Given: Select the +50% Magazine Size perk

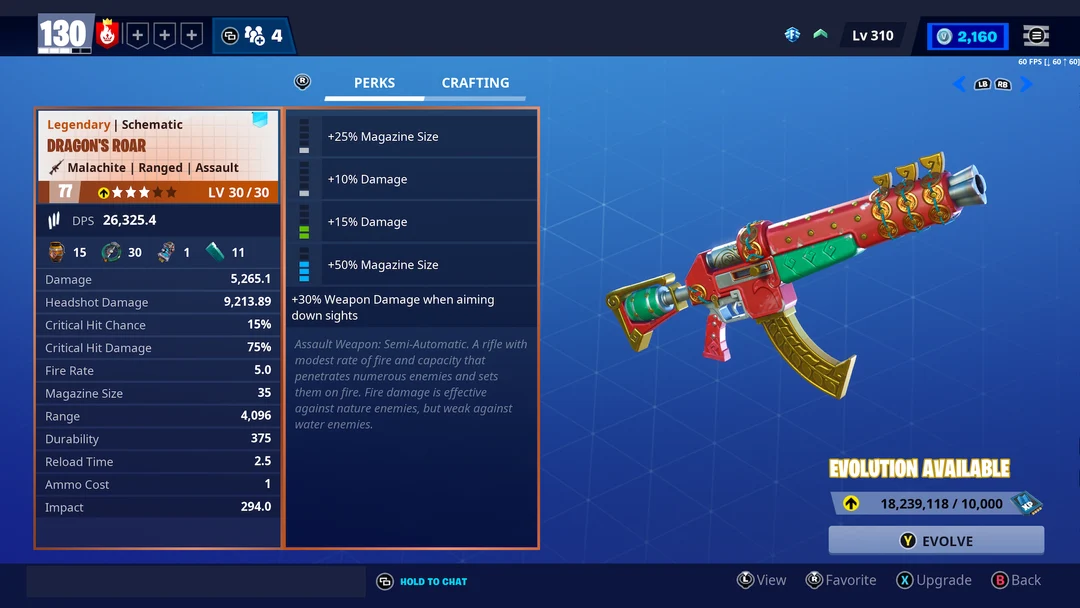Looking at the screenshot, I should coord(412,265).
